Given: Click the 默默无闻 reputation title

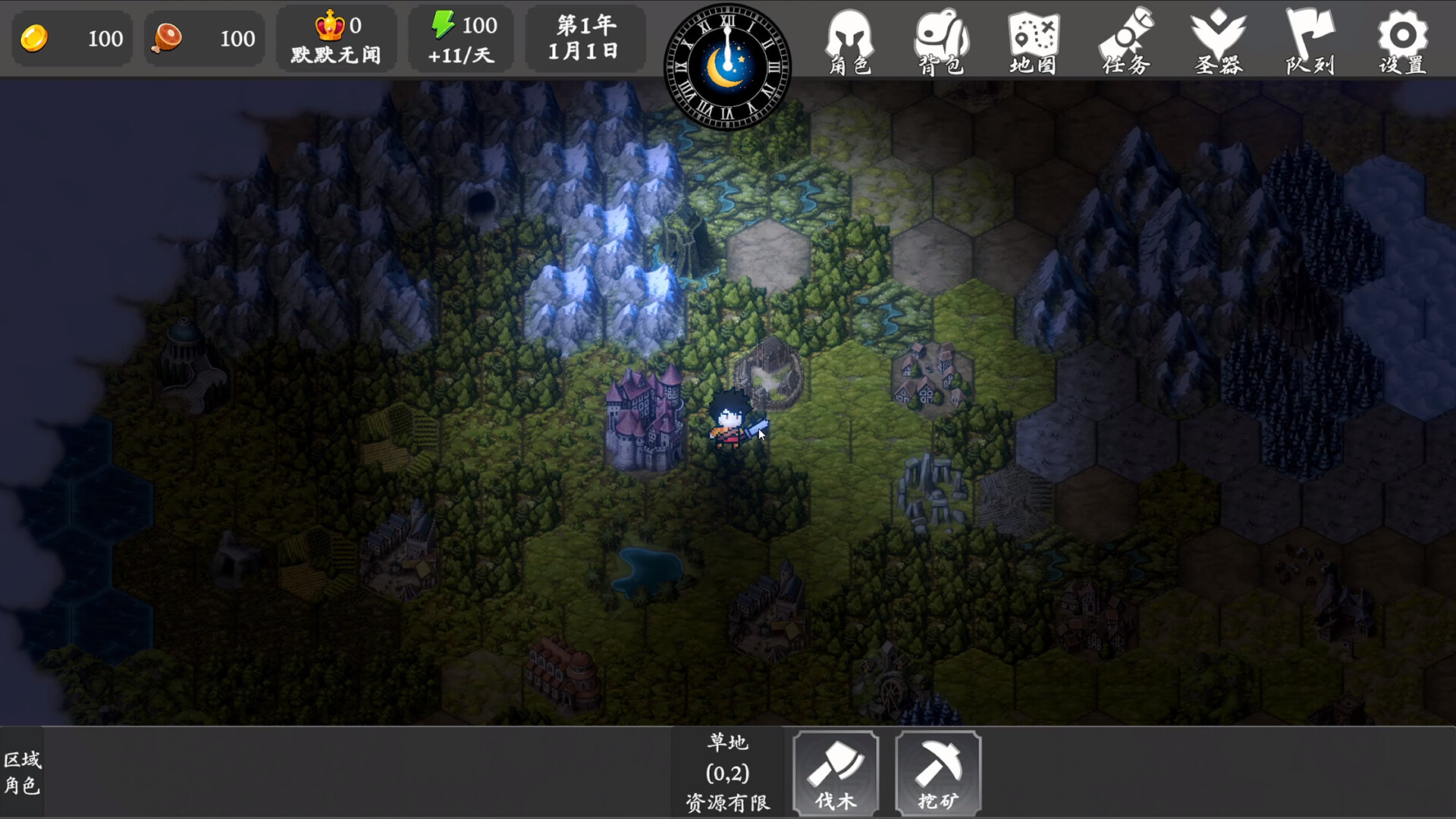Looking at the screenshot, I should (336, 53).
